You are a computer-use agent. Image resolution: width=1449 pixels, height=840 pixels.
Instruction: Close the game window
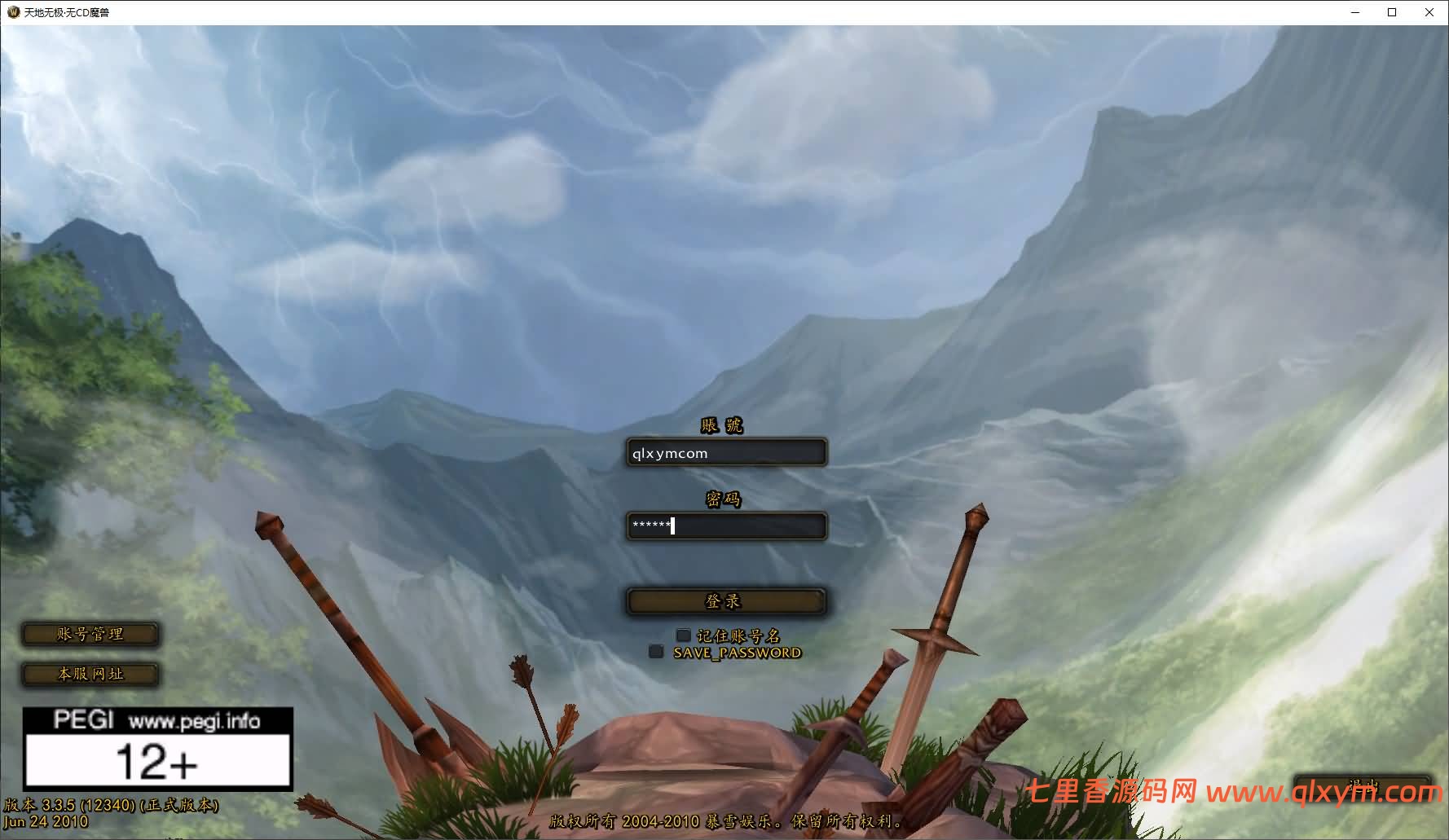pos(1429,12)
